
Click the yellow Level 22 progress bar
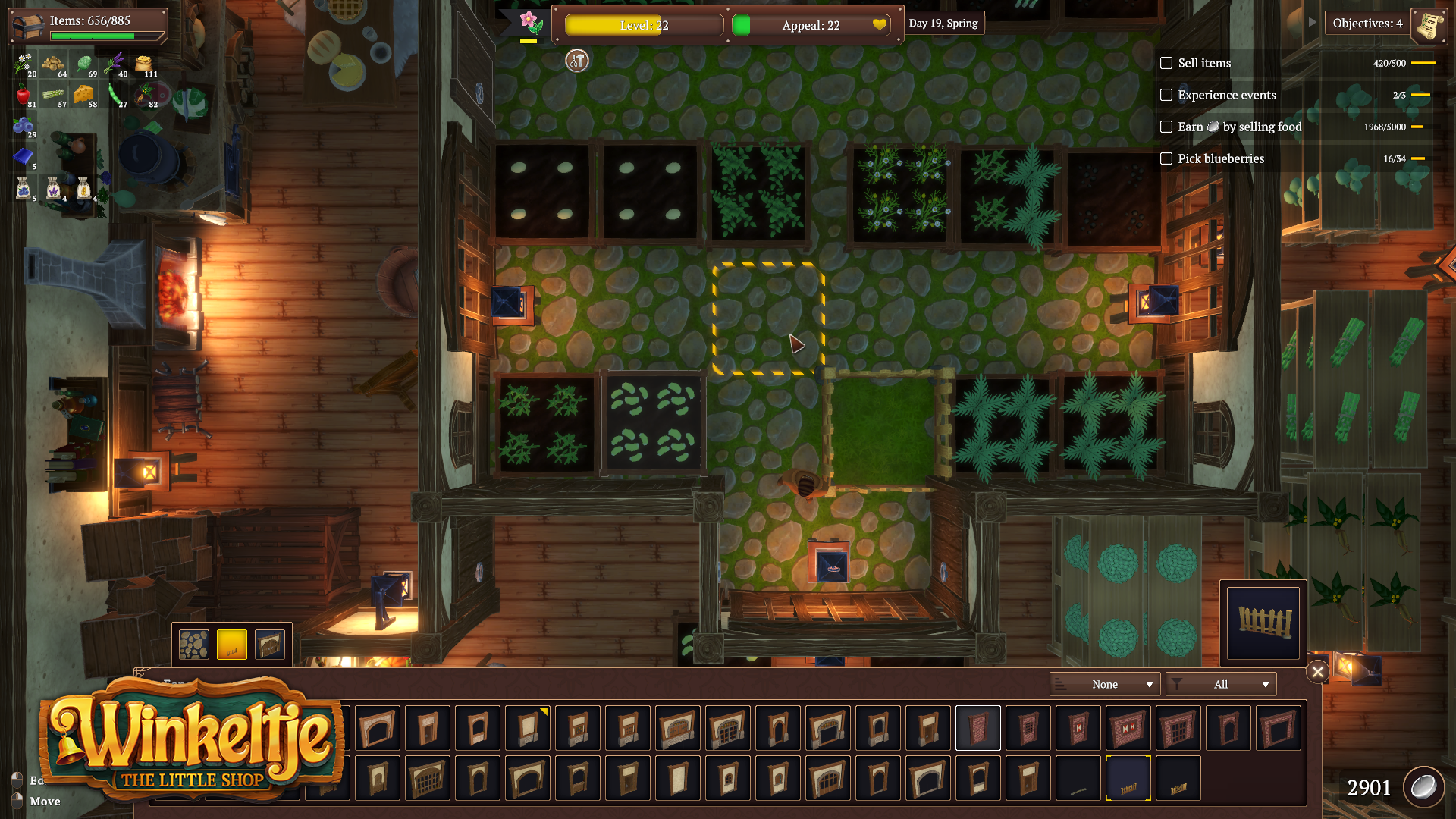pyautogui.click(x=643, y=25)
